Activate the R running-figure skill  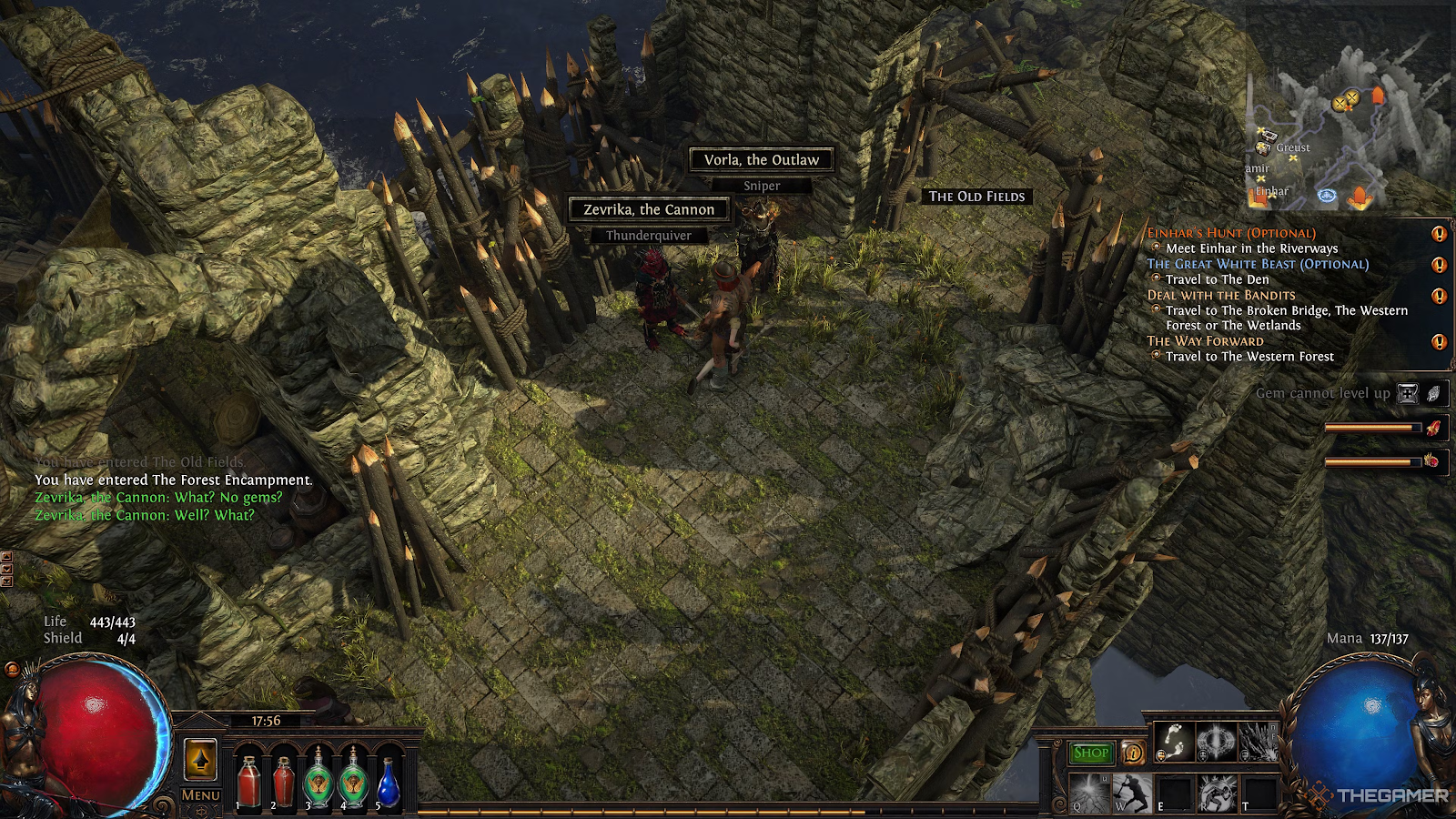tap(1218, 793)
